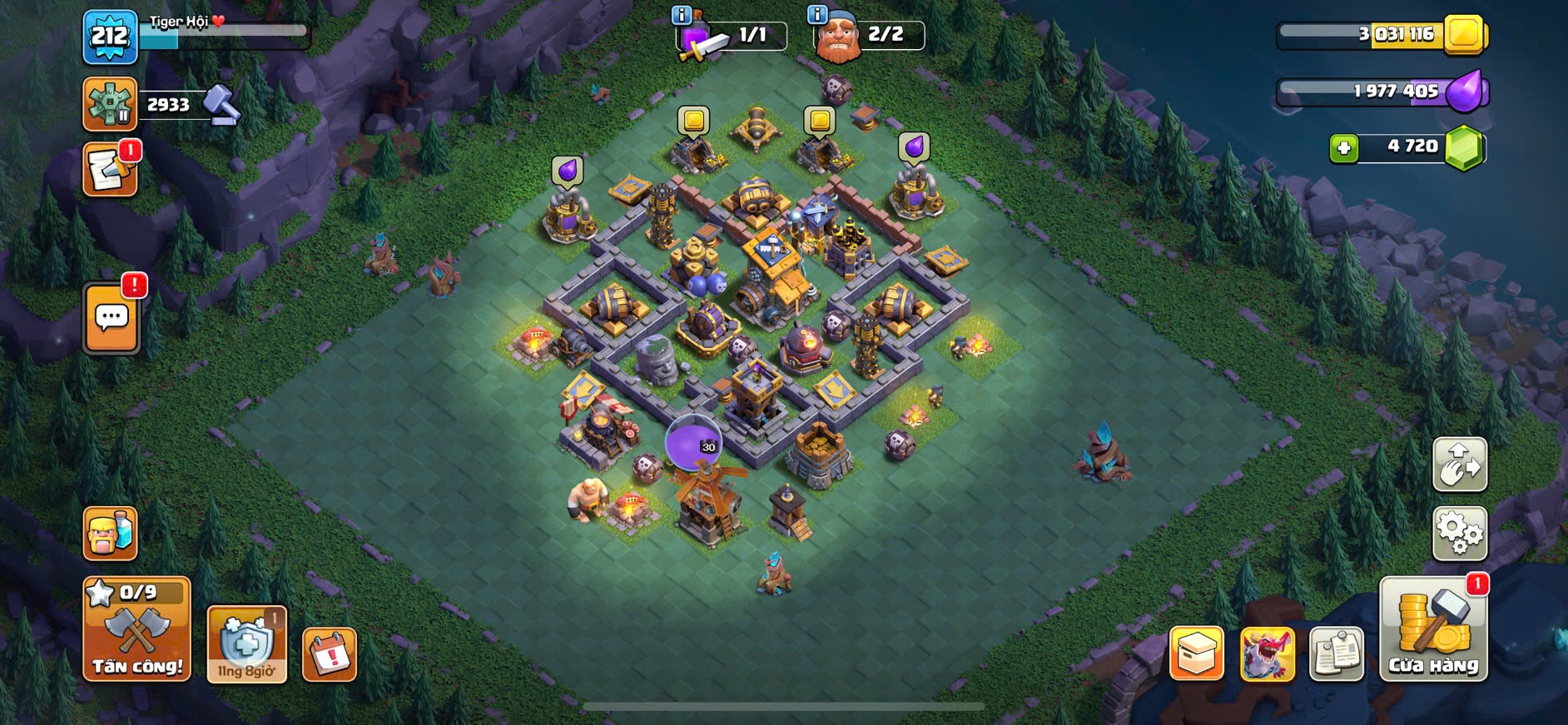The height and width of the screenshot is (725, 1568).
Task: Click the level 212 player badge
Action: (x=110, y=37)
